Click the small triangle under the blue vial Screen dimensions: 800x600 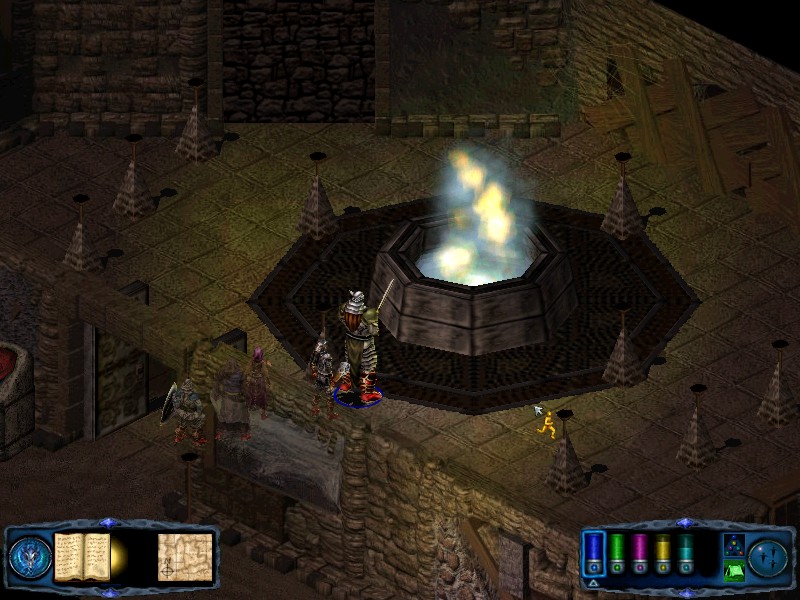593,582
